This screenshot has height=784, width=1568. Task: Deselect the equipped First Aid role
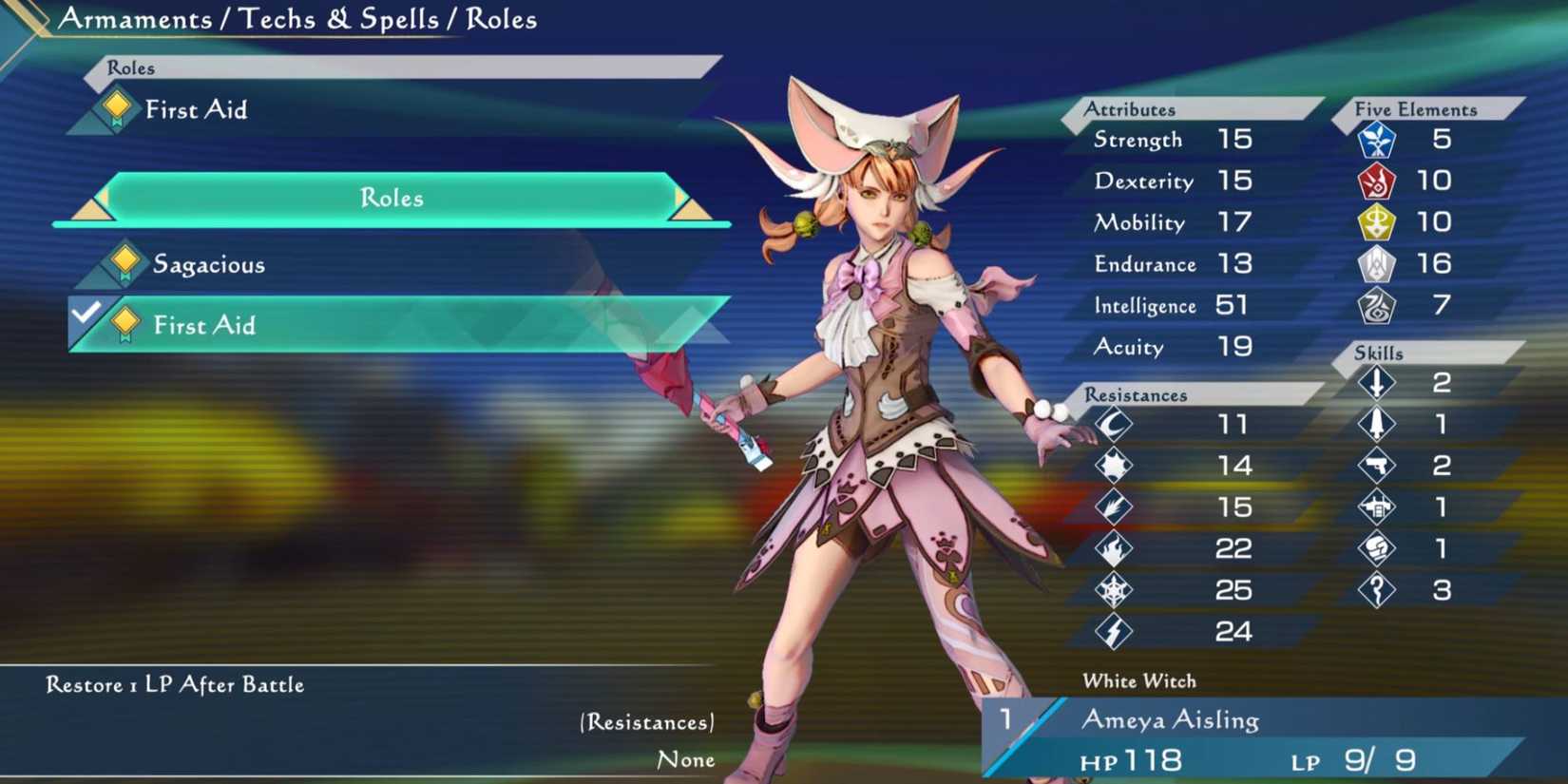click(205, 325)
